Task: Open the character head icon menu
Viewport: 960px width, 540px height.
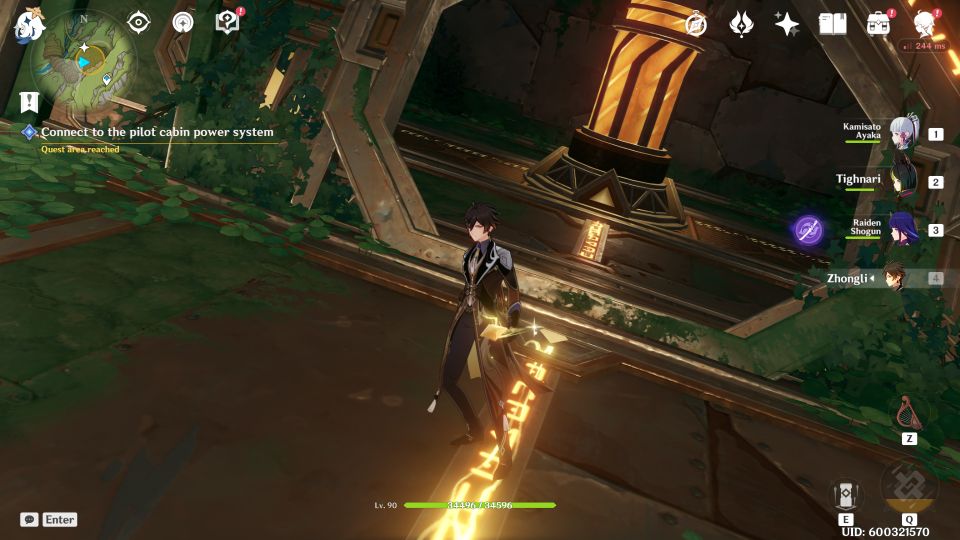Action: pos(924,24)
